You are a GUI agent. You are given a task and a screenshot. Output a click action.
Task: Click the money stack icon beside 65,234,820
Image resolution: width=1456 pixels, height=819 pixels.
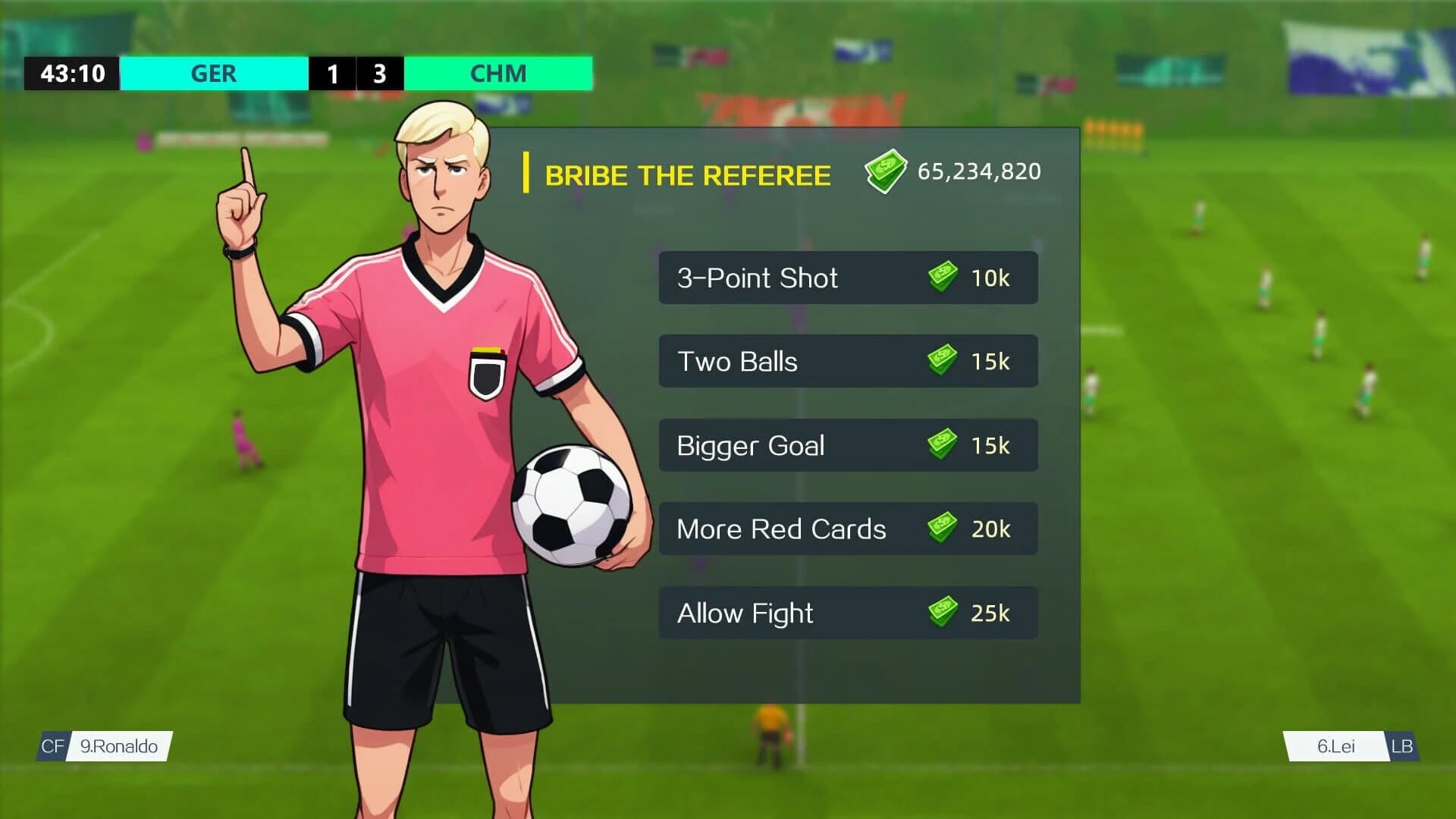(887, 172)
